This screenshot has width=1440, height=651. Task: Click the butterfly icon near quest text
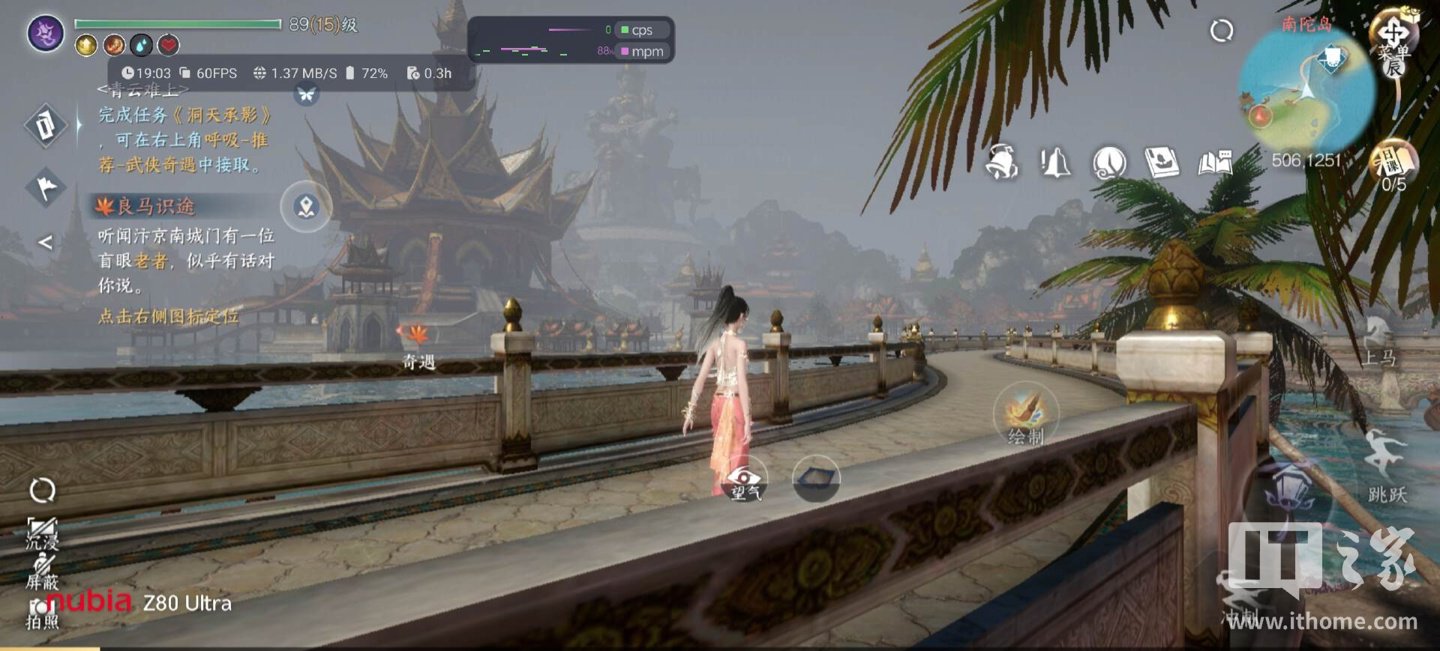(306, 94)
